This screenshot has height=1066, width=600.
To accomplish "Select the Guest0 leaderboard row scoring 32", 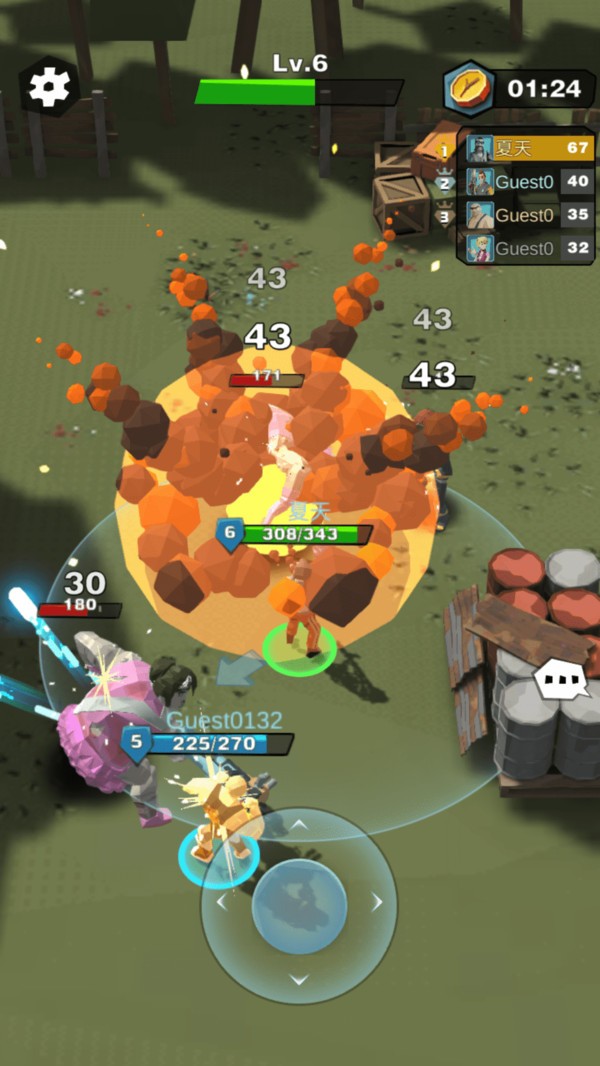I will [x=529, y=248].
